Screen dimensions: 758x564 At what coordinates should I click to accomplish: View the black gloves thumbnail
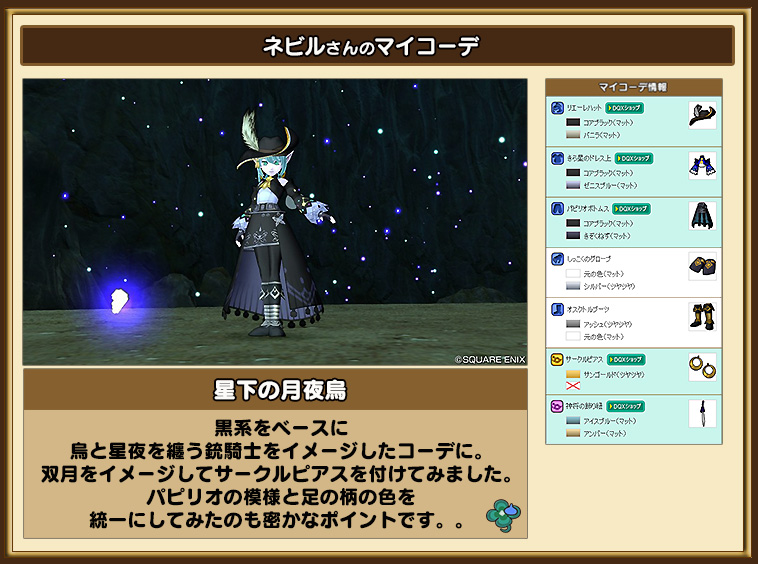[x=702, y=266]
